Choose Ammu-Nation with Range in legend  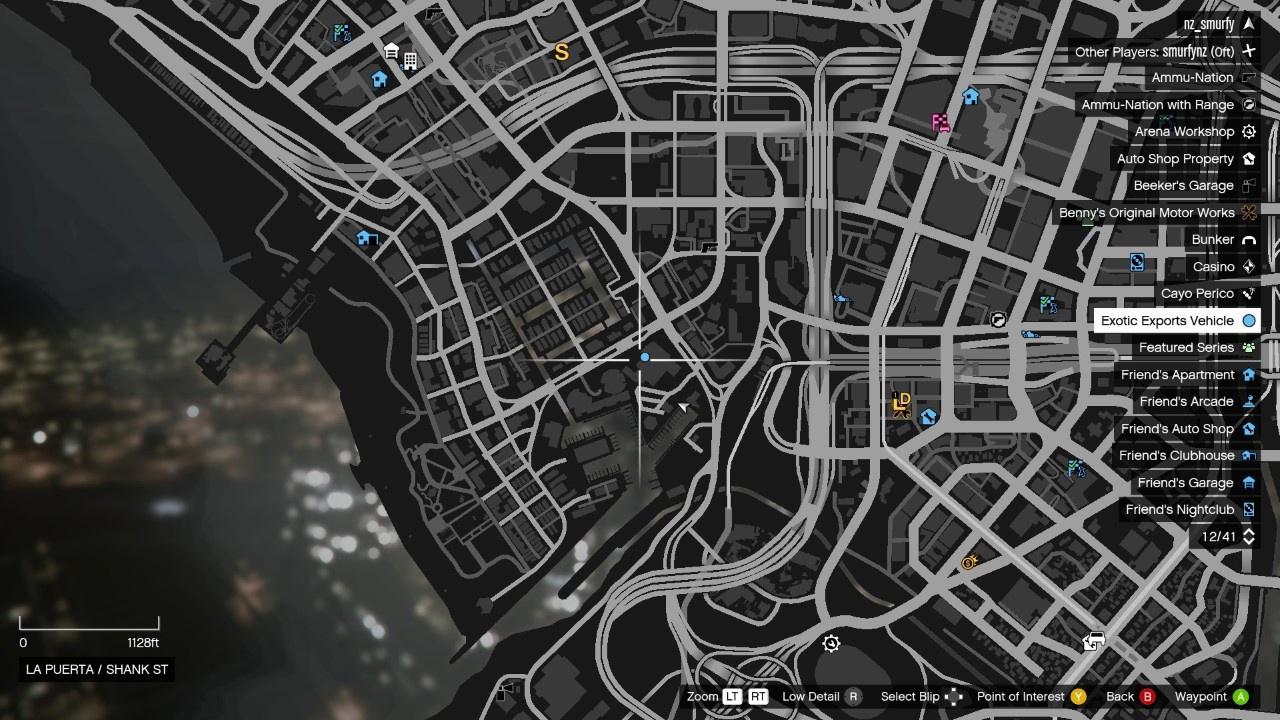1157,105
